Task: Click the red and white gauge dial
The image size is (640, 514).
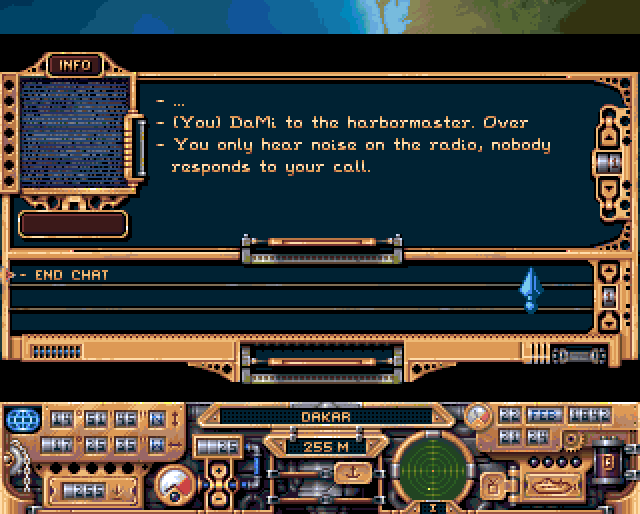Action: pyautogui.click(x=175, y=484)
